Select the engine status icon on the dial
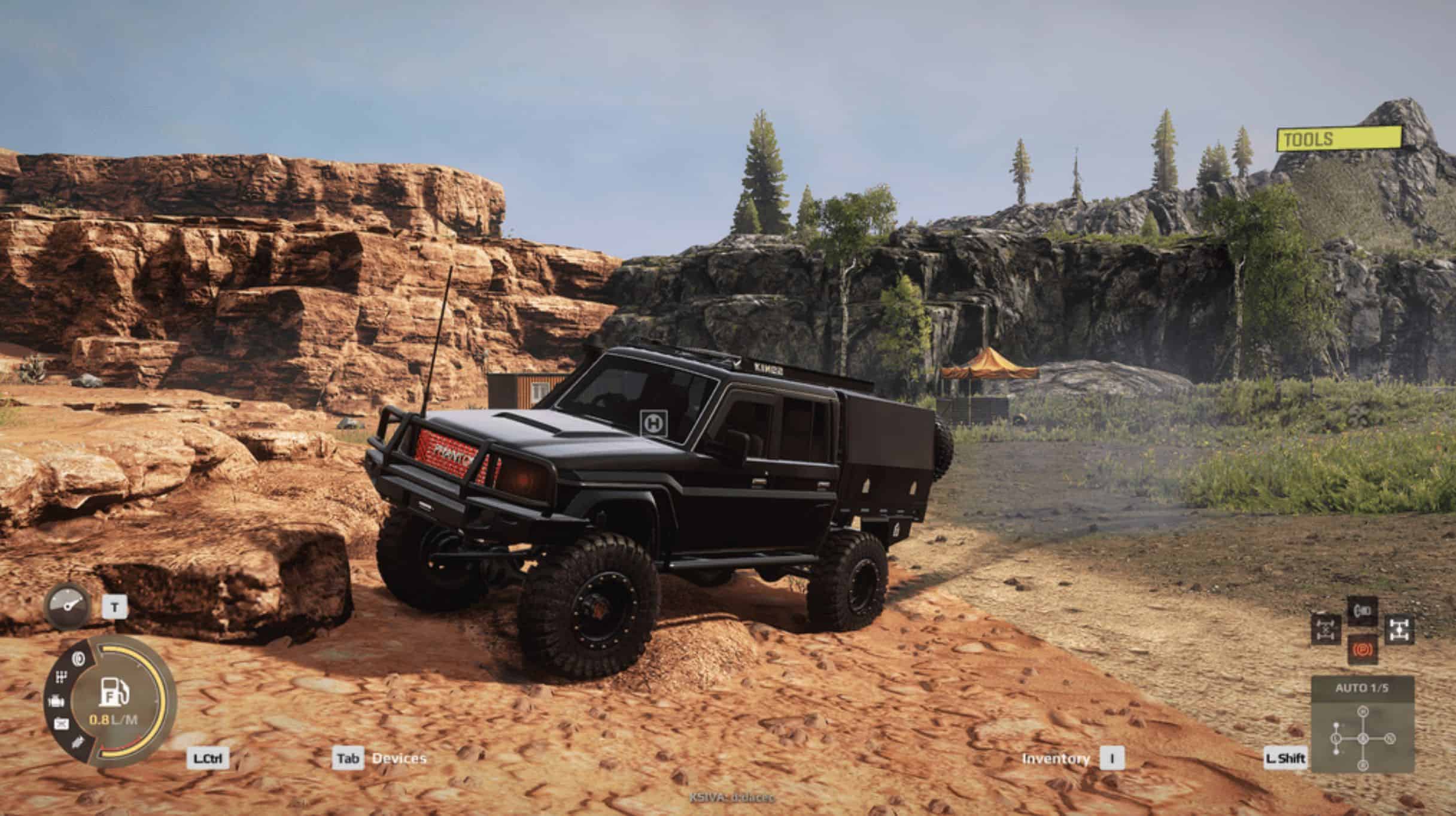This screenshot has width=1456, height=816. pos(55,700)
